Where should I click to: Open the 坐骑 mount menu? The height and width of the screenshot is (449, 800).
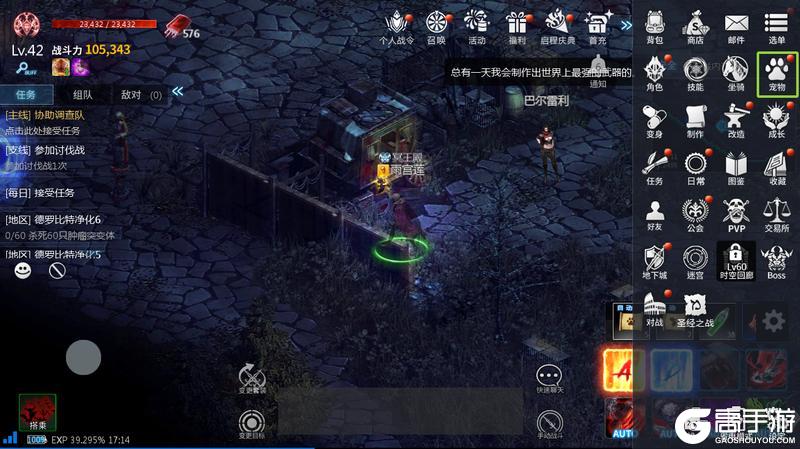pyautogui.click(x=736, y=72)
